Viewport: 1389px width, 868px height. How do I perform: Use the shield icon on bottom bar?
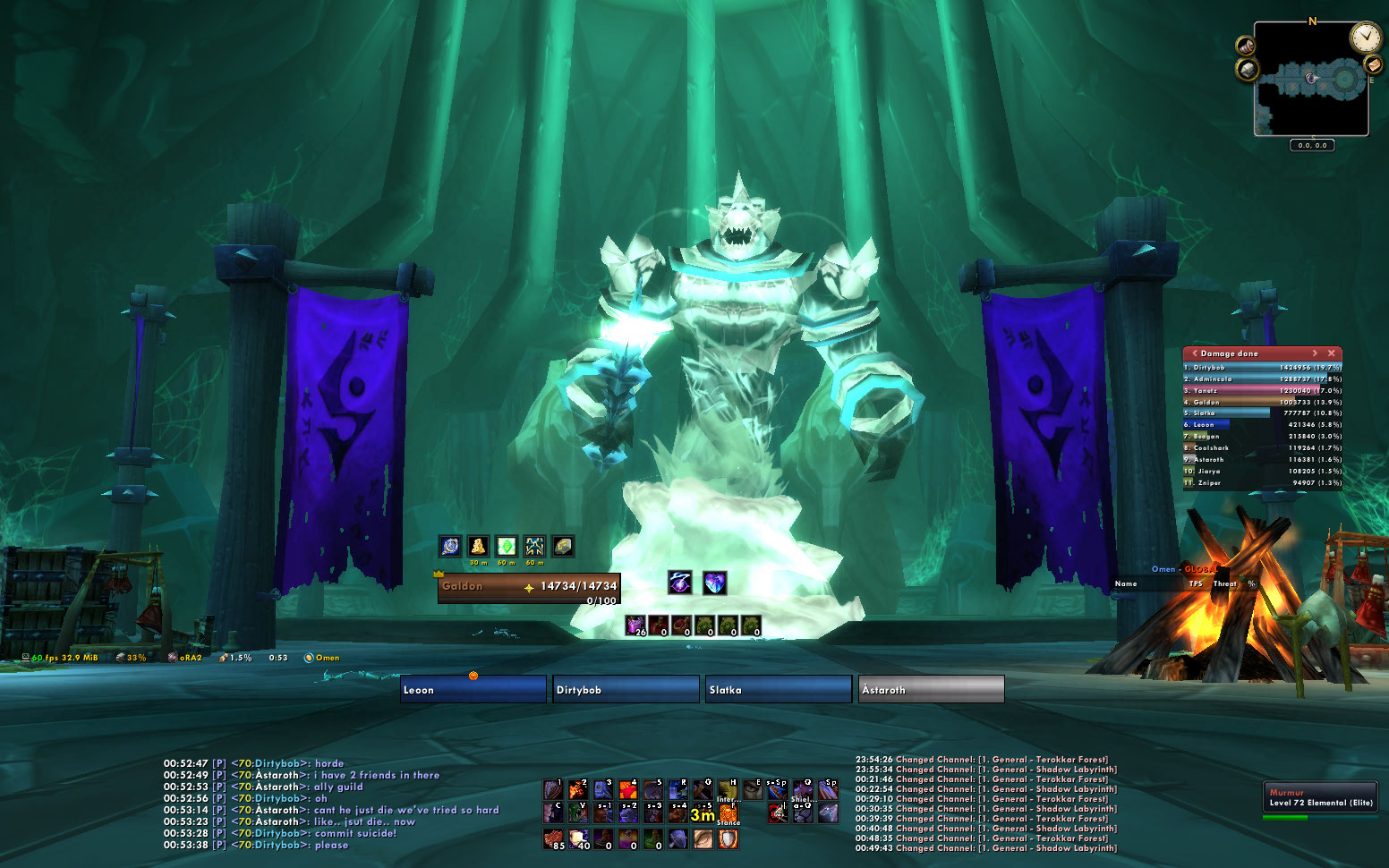pyautogui.click(x=729, y=839)
